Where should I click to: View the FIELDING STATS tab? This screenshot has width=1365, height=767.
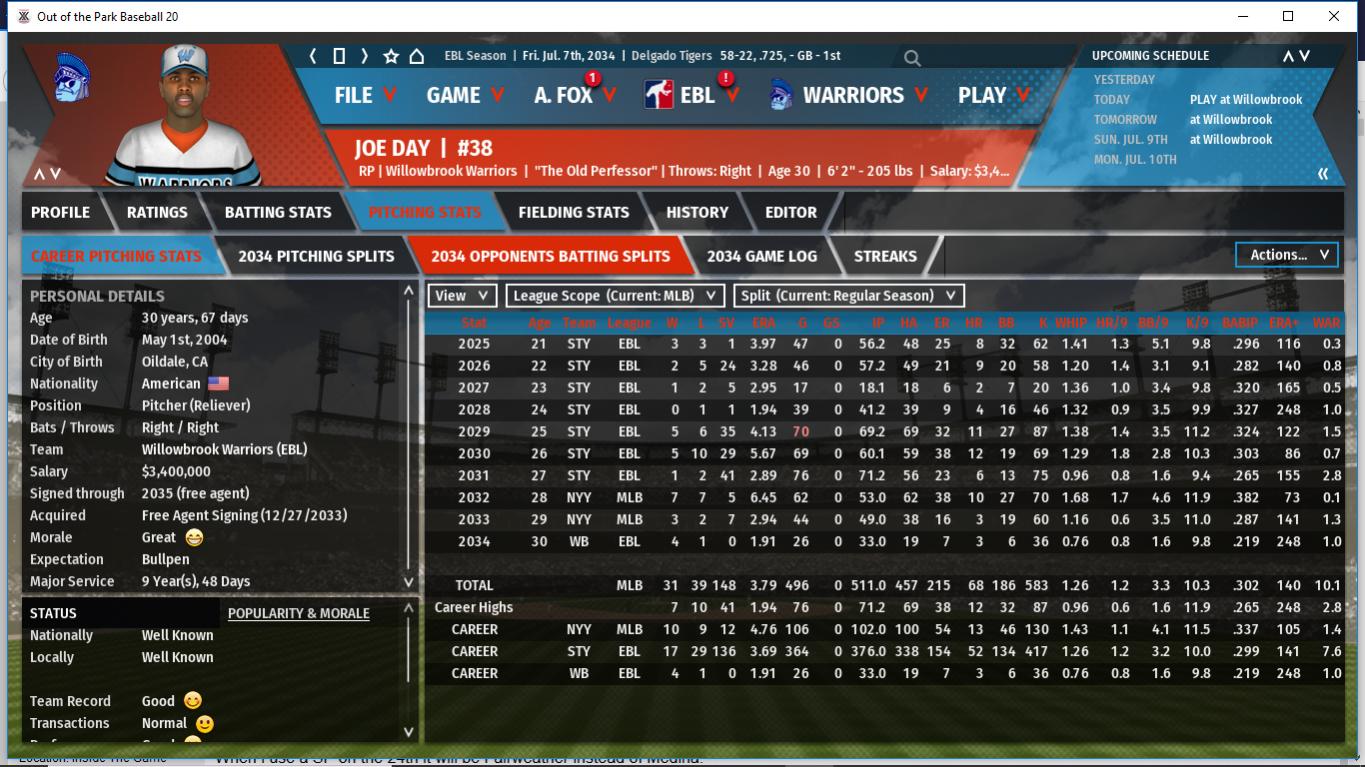[x=573, y=212]
